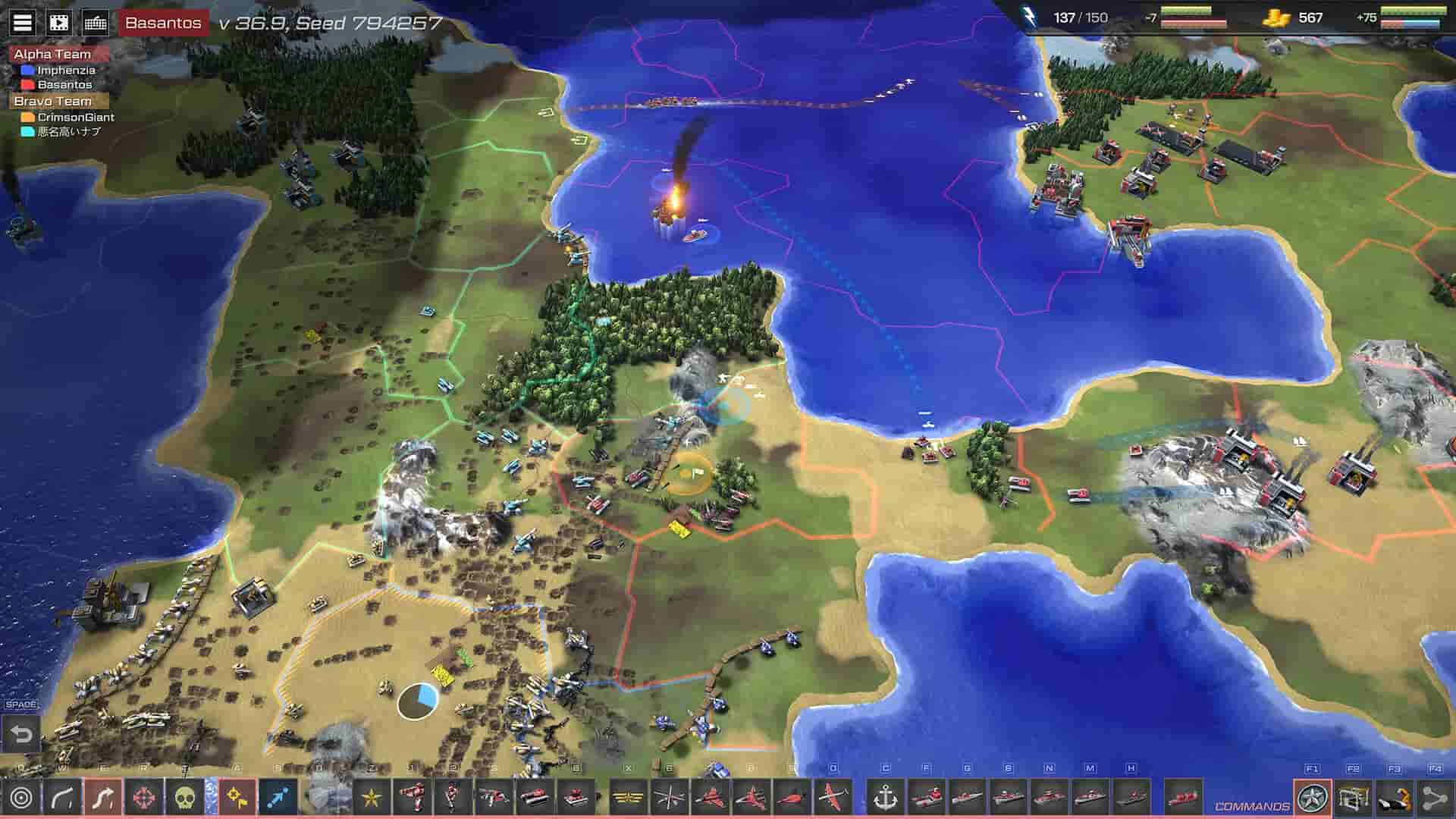1456x819 pixels.
Task: Open the keyboard shortcuts icon top-left
Action: 95,22
